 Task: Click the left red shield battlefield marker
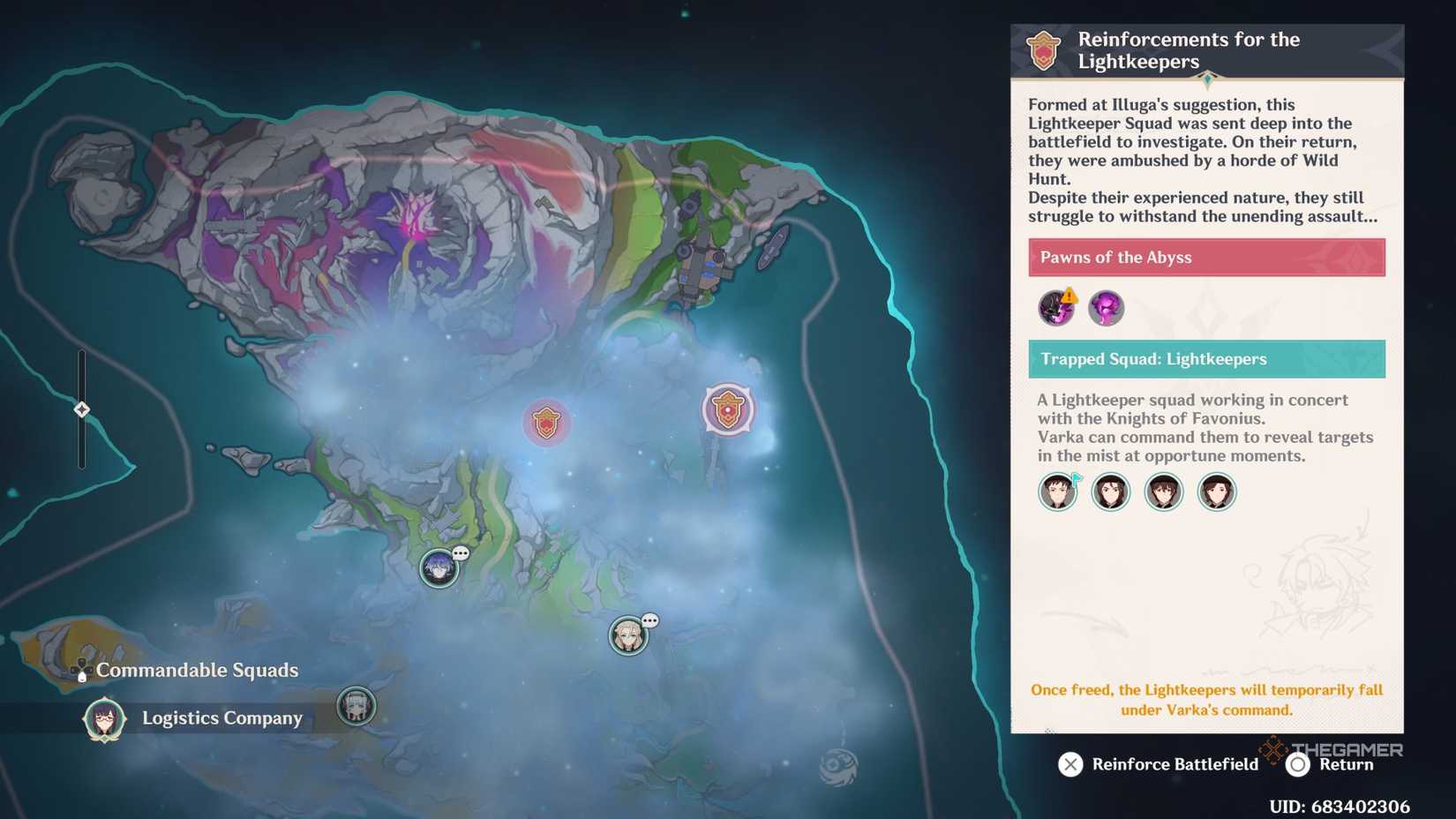point(547,422)
